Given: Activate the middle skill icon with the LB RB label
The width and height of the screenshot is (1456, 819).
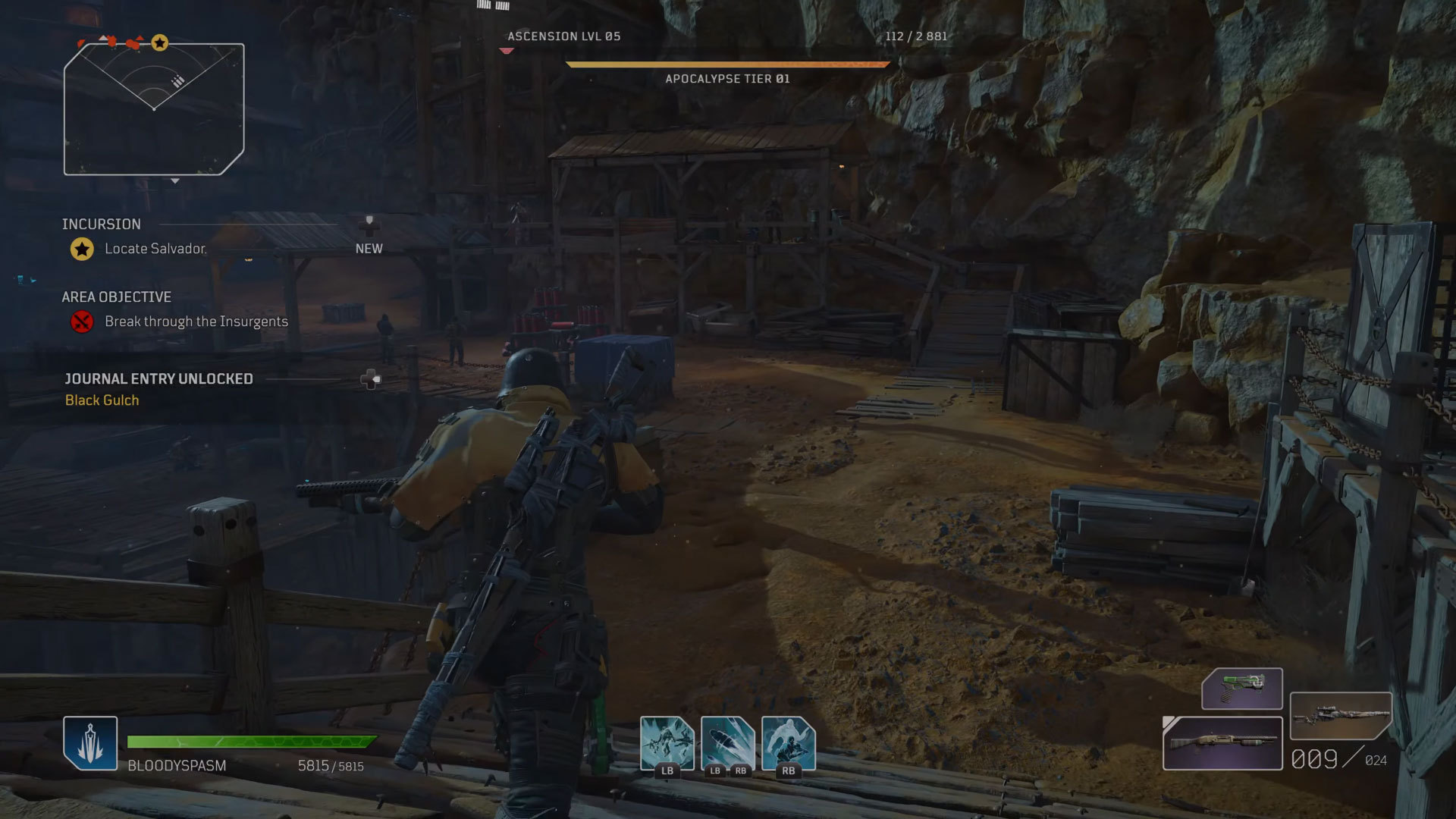Looking at the screenshot, I should 727,743.
